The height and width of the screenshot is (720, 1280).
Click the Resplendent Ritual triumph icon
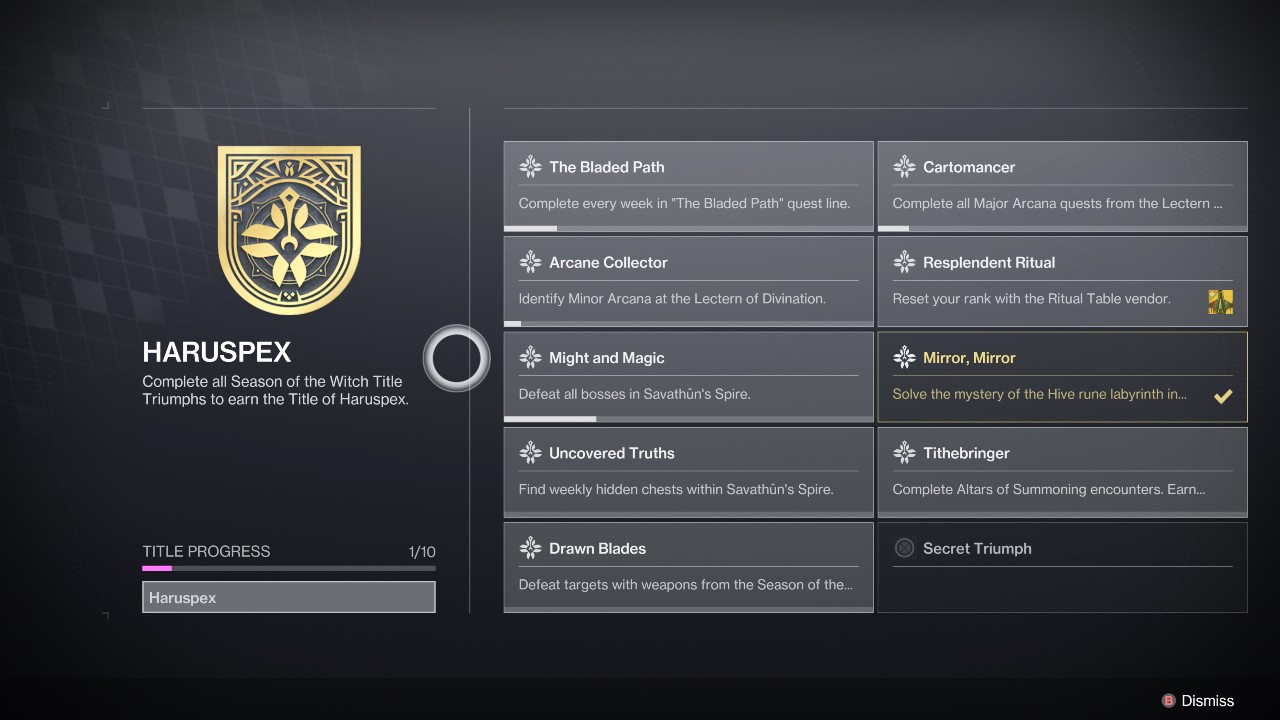(x=905, y=262)
